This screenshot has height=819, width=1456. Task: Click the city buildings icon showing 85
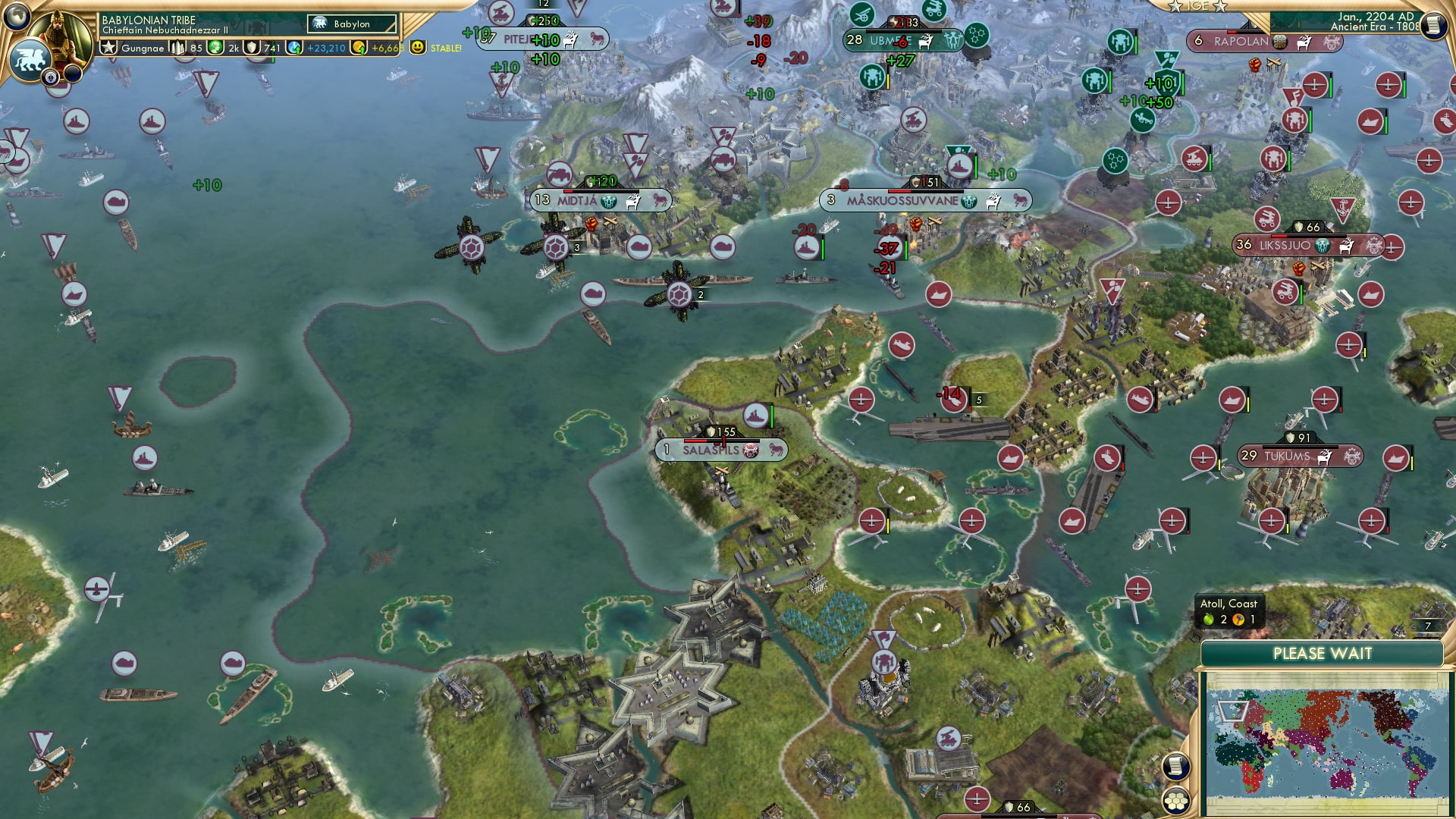point(176,49)
